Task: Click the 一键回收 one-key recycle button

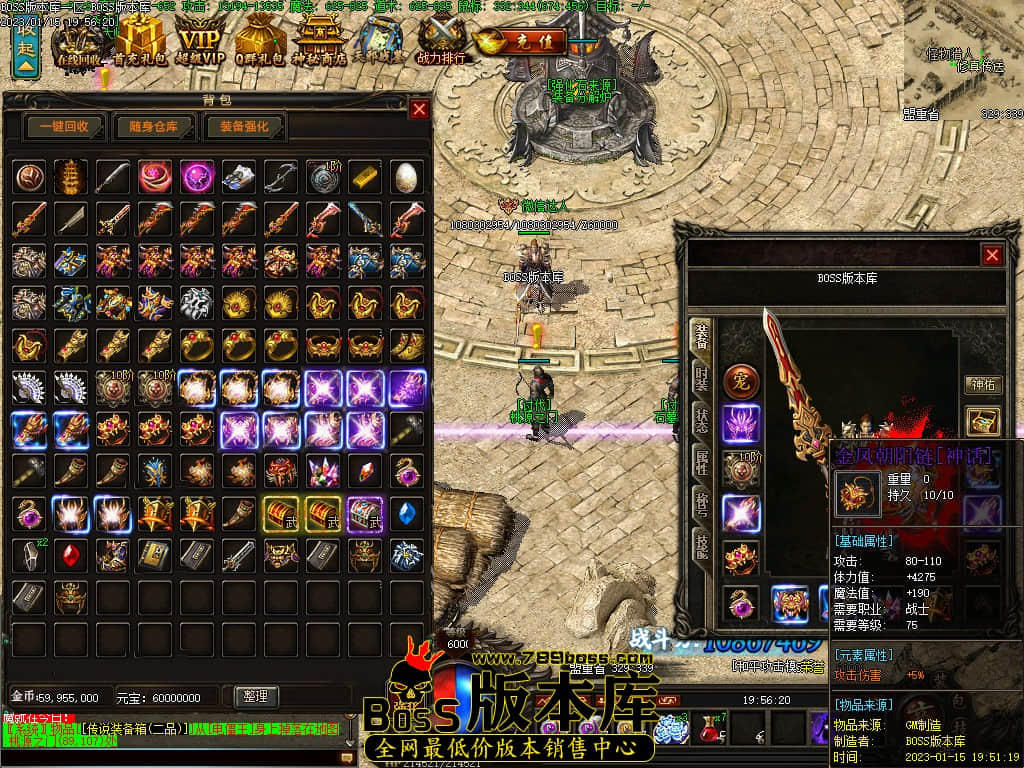Action: point(65,127)
